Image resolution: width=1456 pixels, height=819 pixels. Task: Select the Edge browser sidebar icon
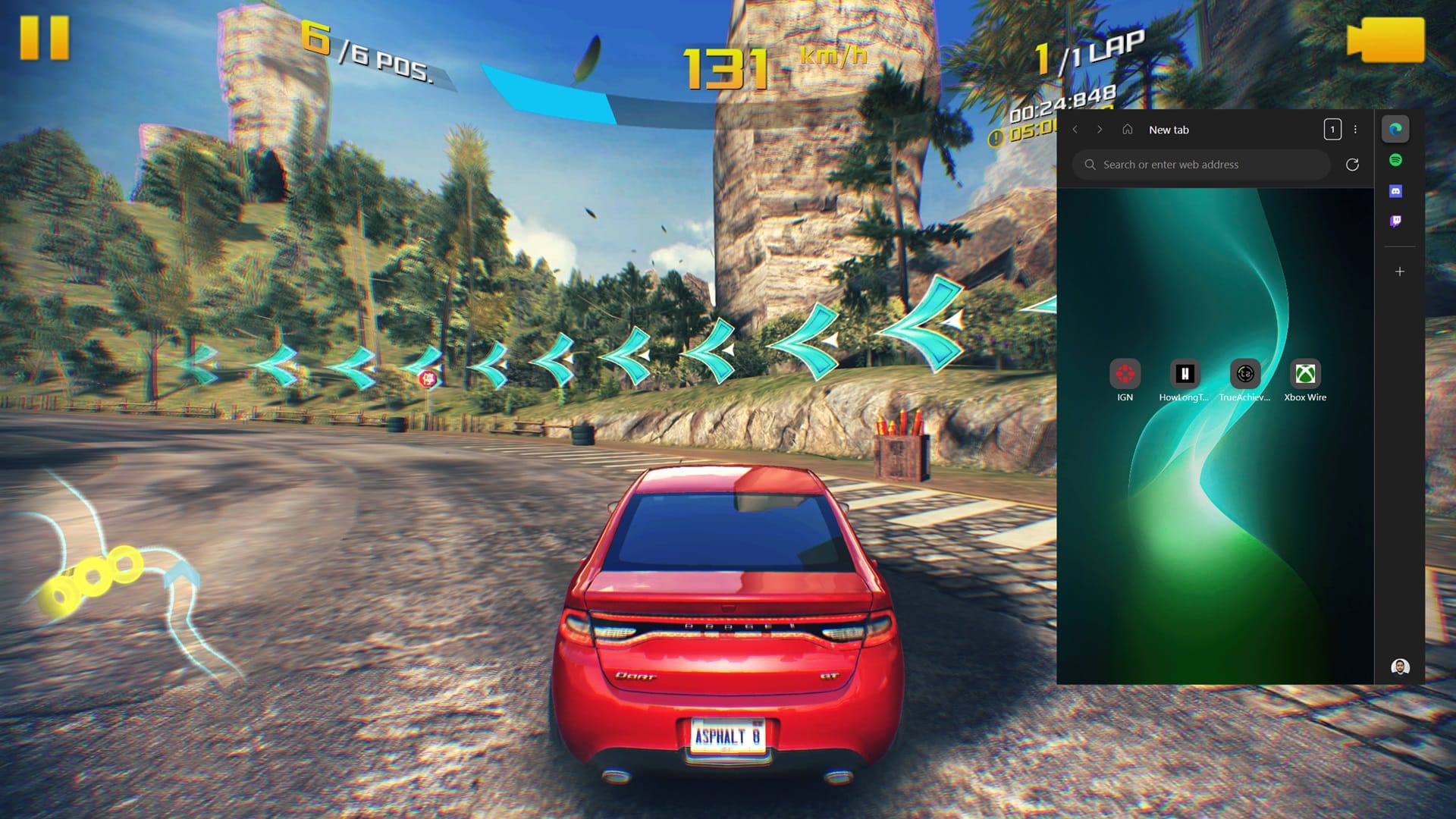point(1395,129)
